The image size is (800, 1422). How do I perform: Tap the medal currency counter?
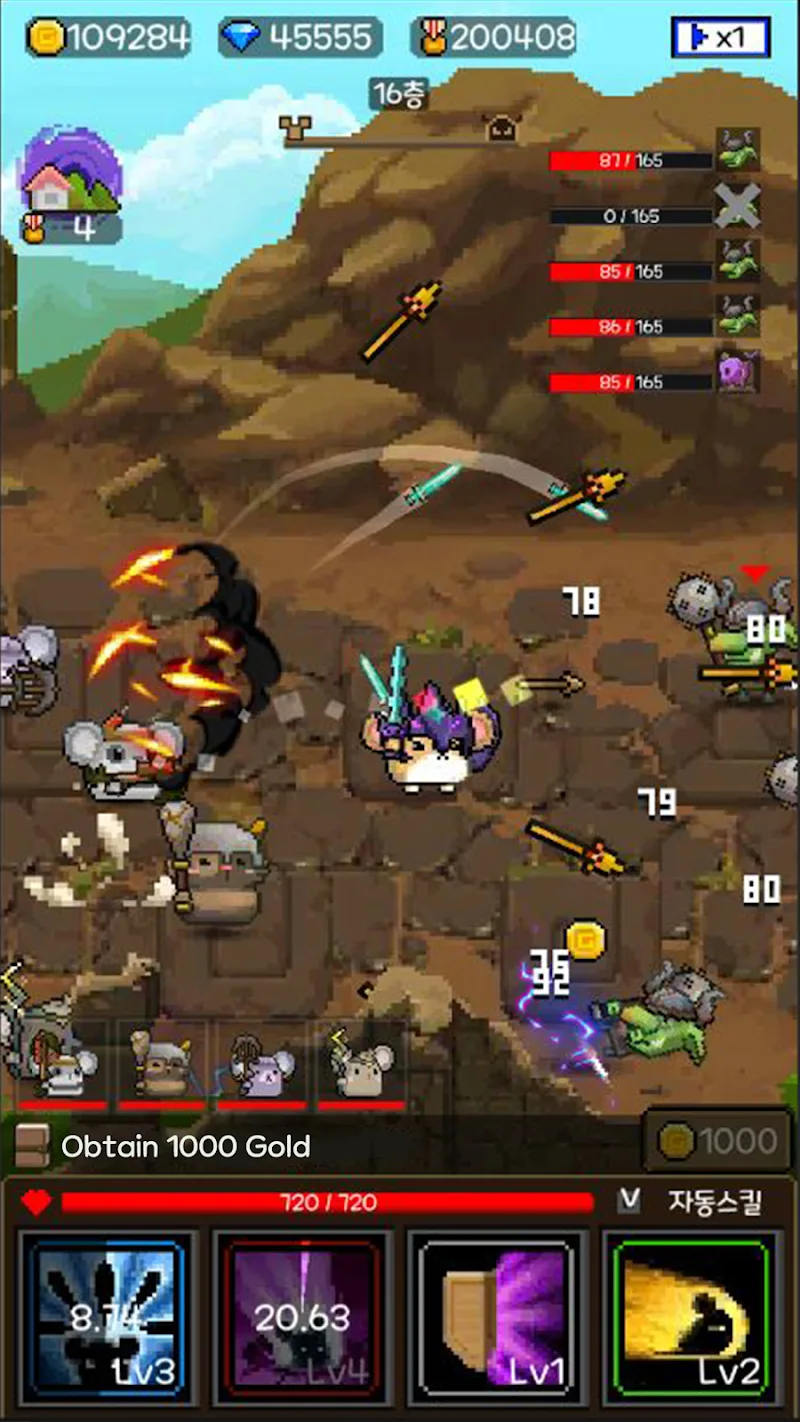pyautogui.click(x=495, y=38)
